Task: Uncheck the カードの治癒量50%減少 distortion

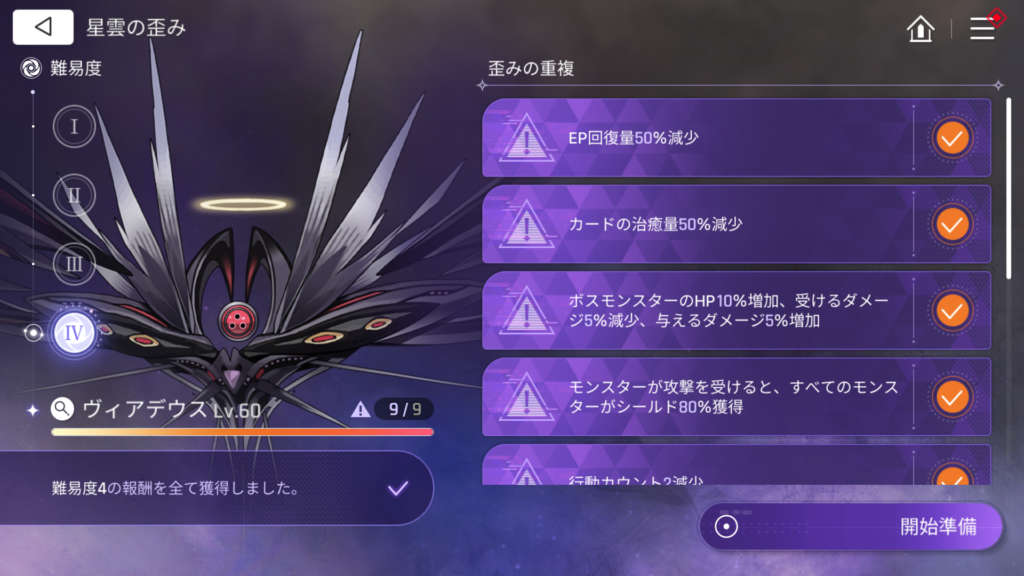Action: coord(952,224)
